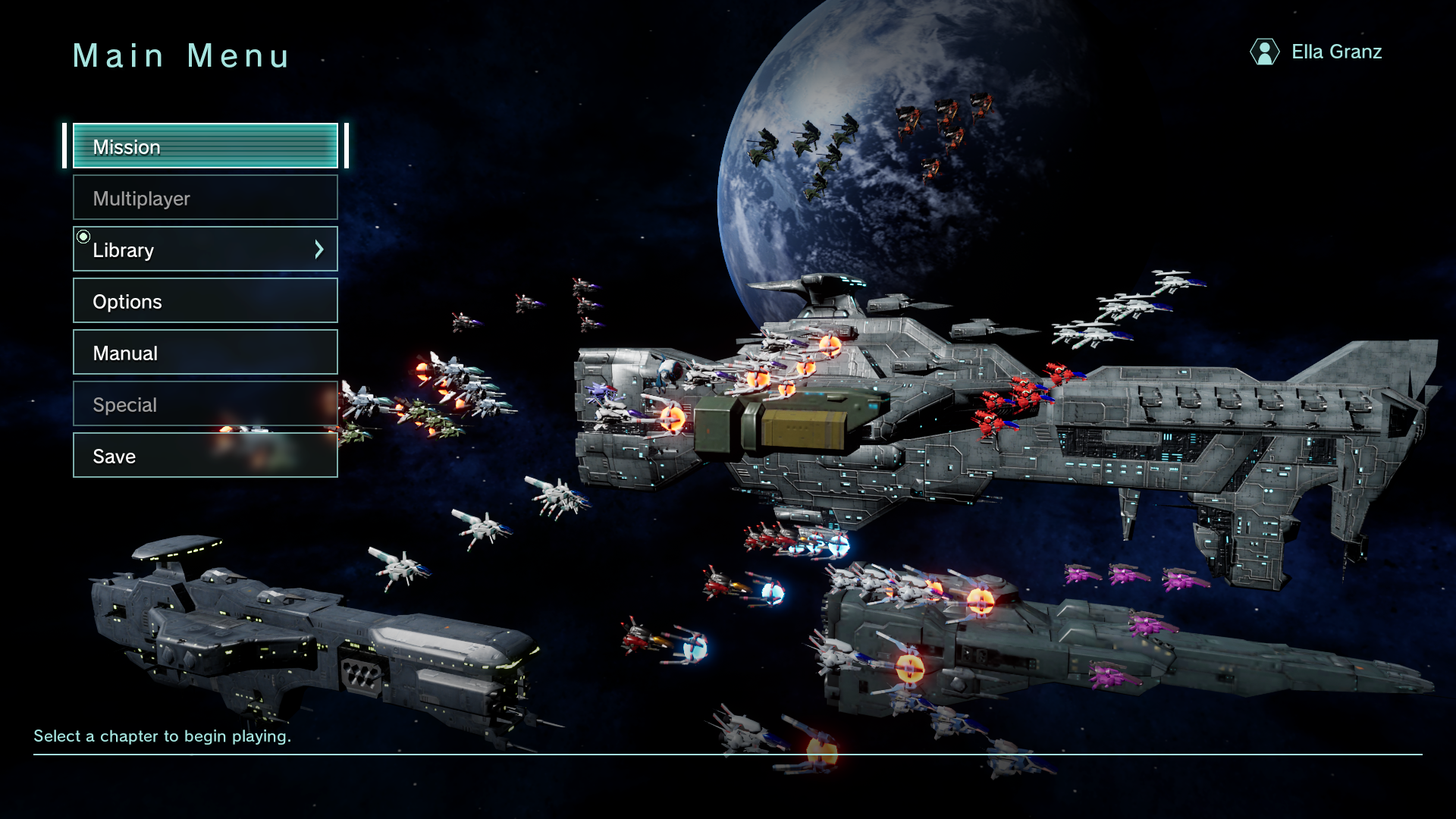The height and width of the screenshot is (819, 1456).
Task: Open the Save menu
Action: click(205, 456)
